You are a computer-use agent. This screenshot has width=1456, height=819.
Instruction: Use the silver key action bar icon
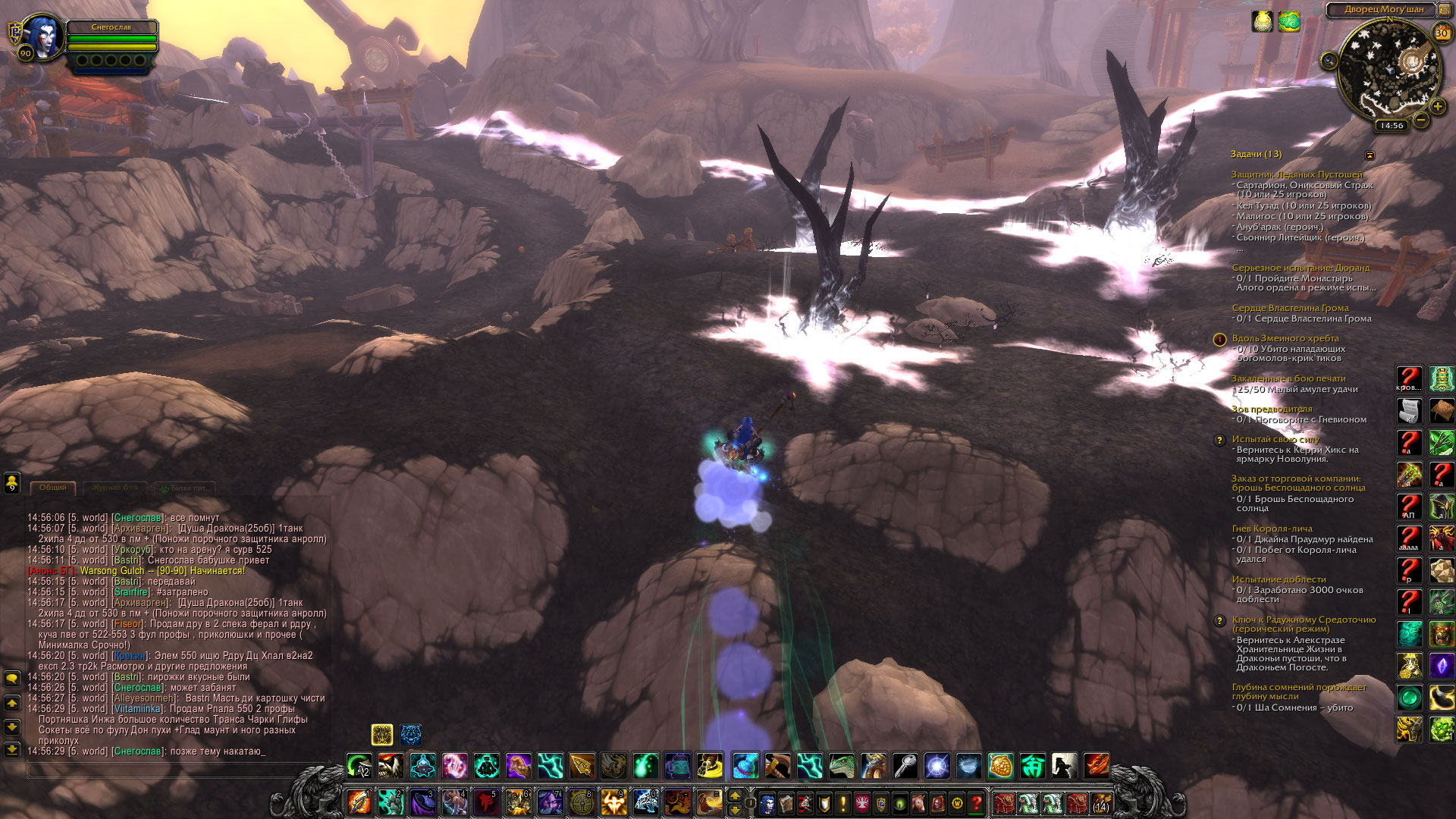pos(905,766)
